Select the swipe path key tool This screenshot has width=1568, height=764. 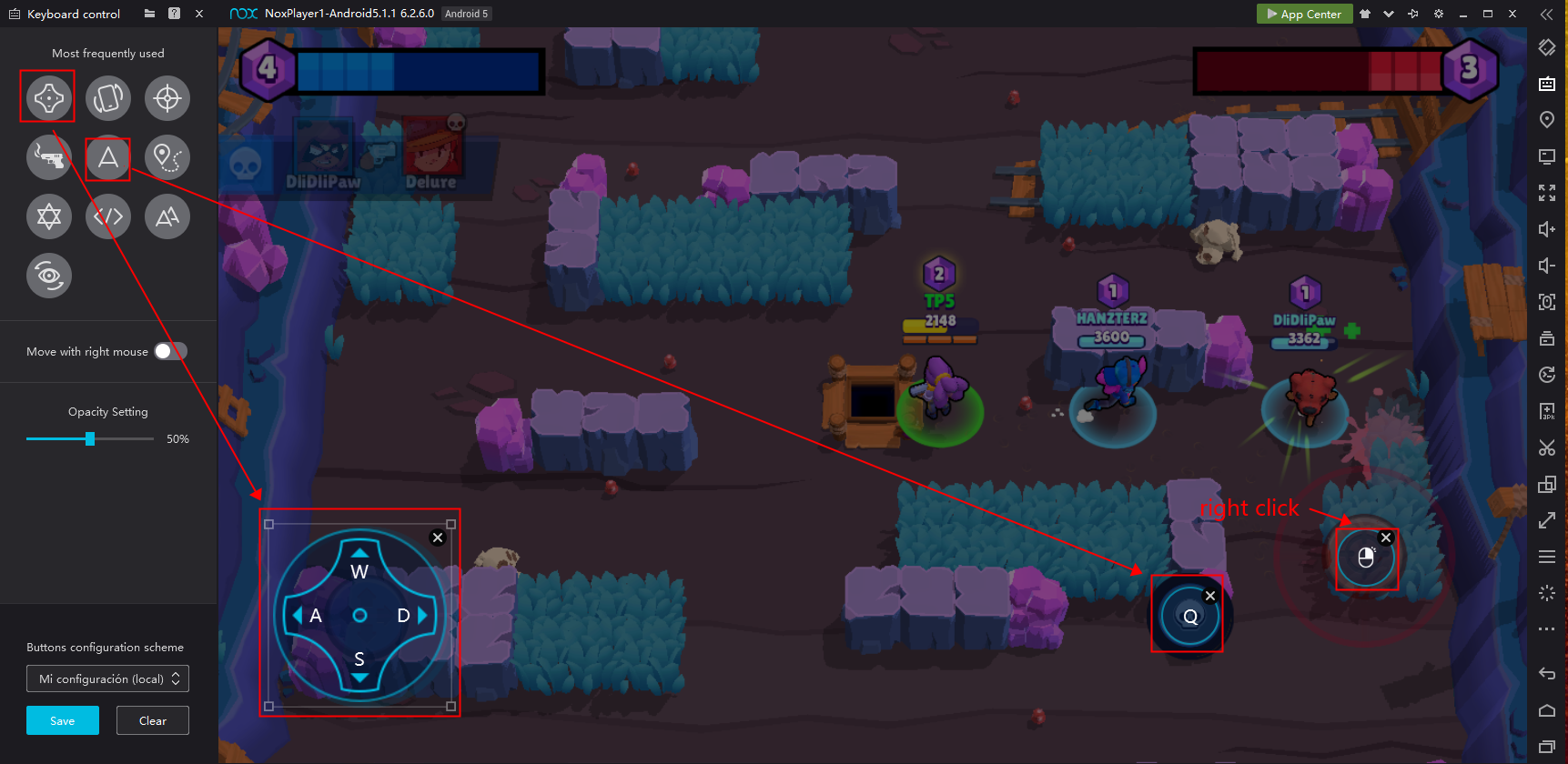167,156
